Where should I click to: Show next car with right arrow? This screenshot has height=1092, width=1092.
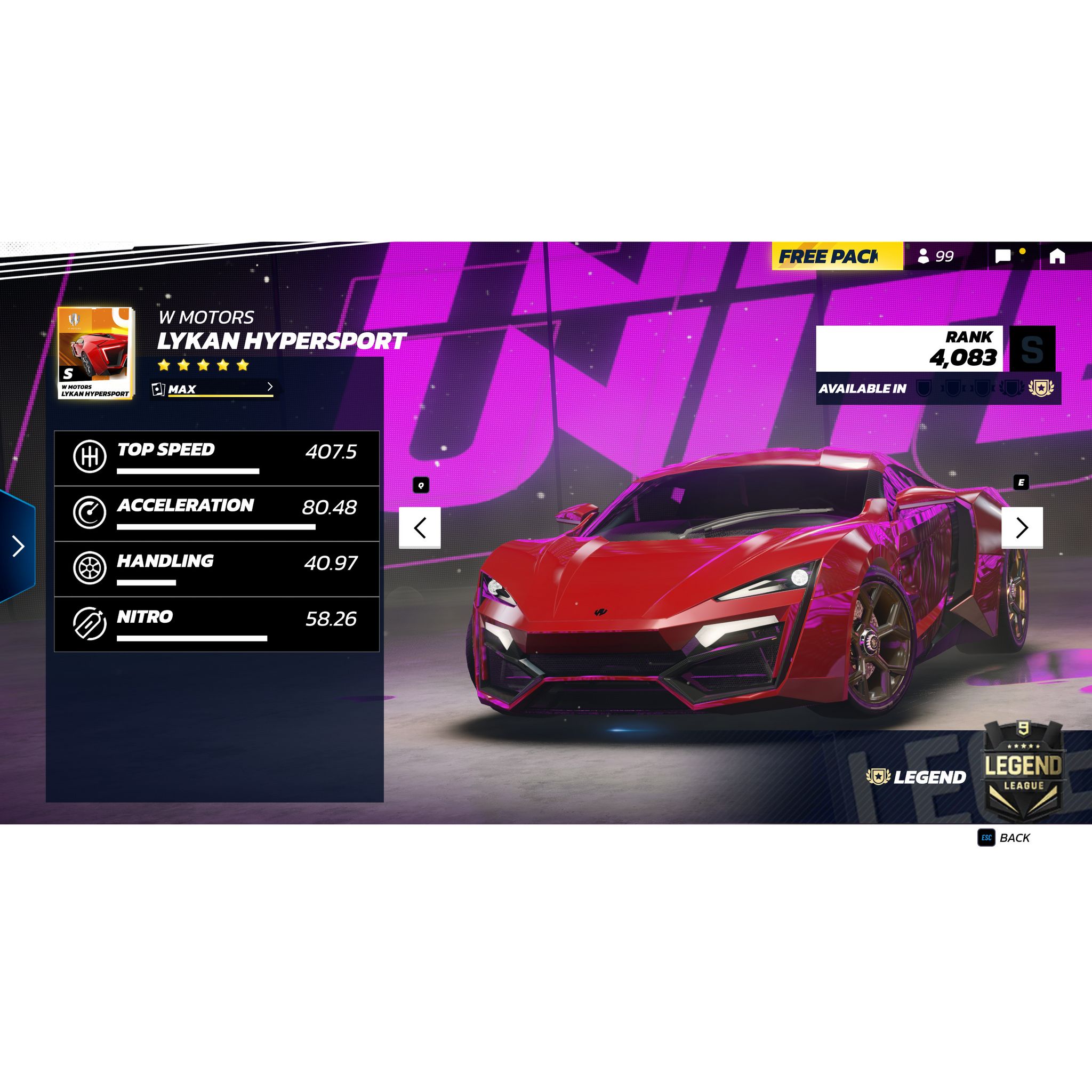tap(1023, 528)
